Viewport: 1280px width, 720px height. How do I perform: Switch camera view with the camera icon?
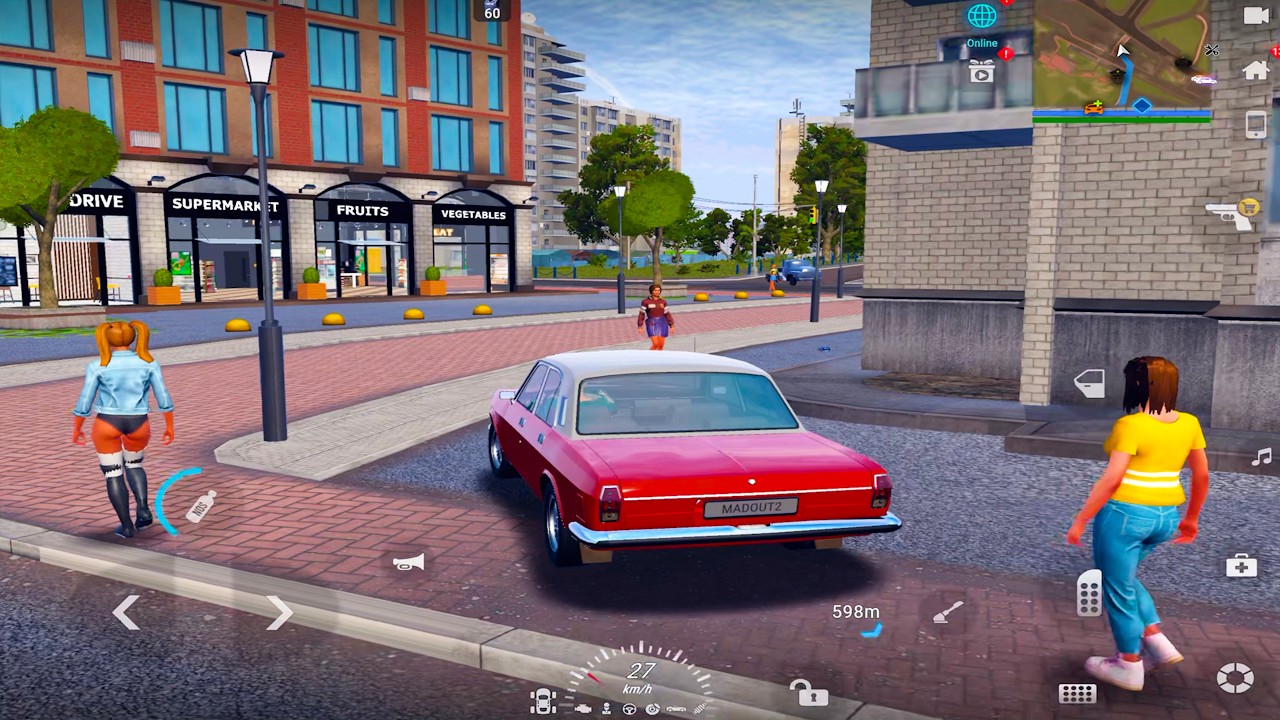(x=1256, y=15)
